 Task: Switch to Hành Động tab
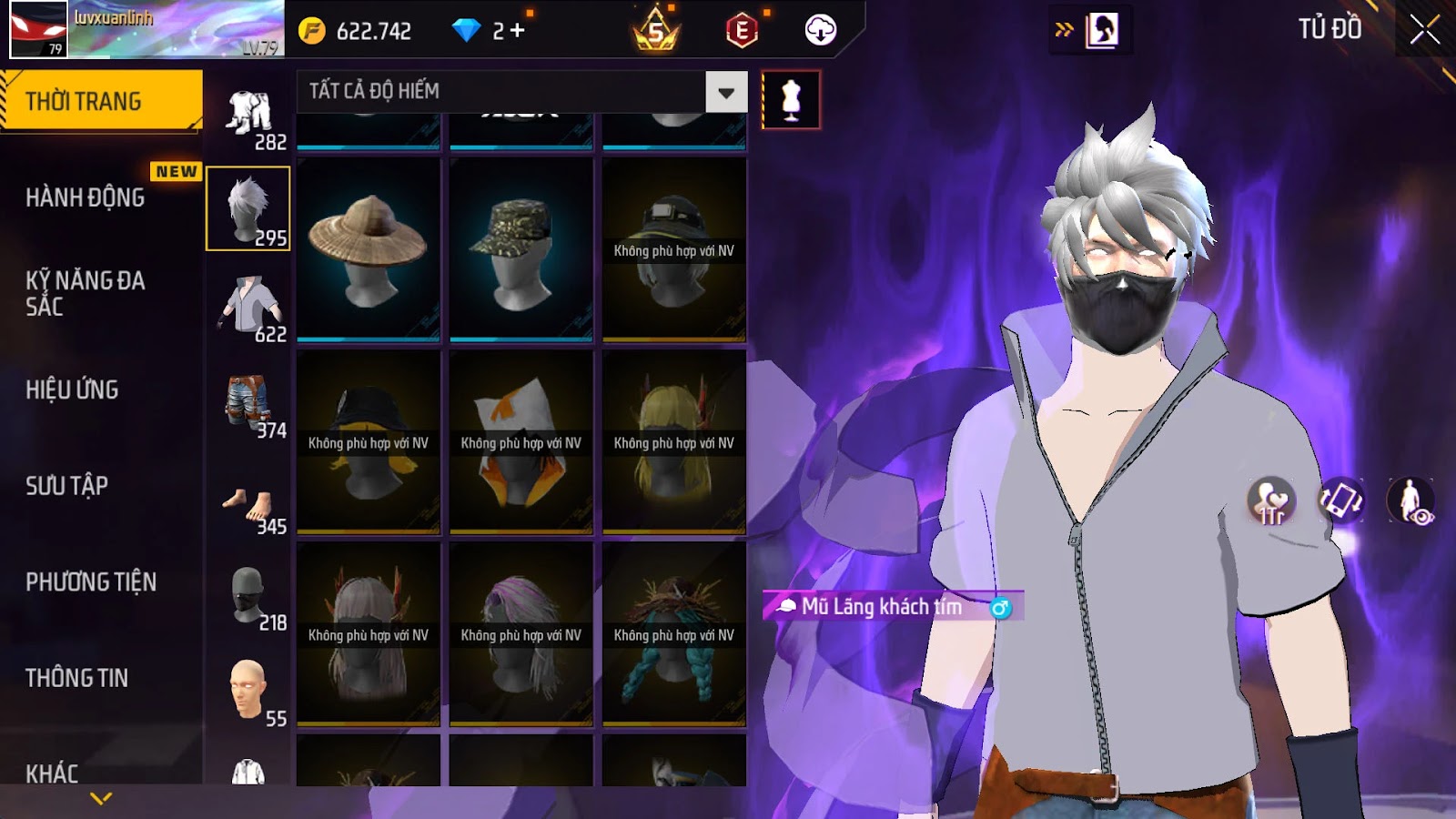86,197
